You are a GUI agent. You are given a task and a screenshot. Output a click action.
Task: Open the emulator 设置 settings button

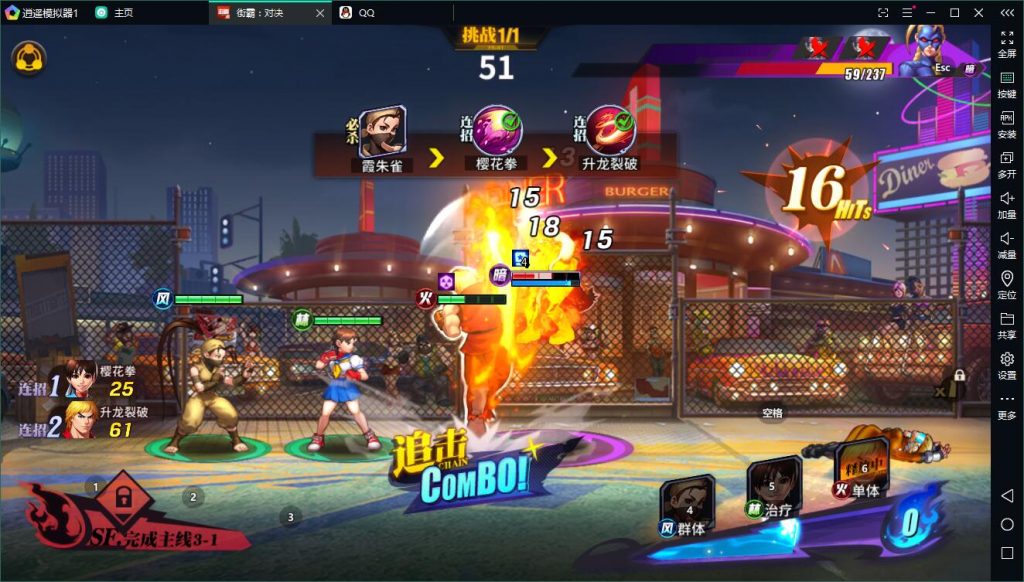click(1007, 365)
